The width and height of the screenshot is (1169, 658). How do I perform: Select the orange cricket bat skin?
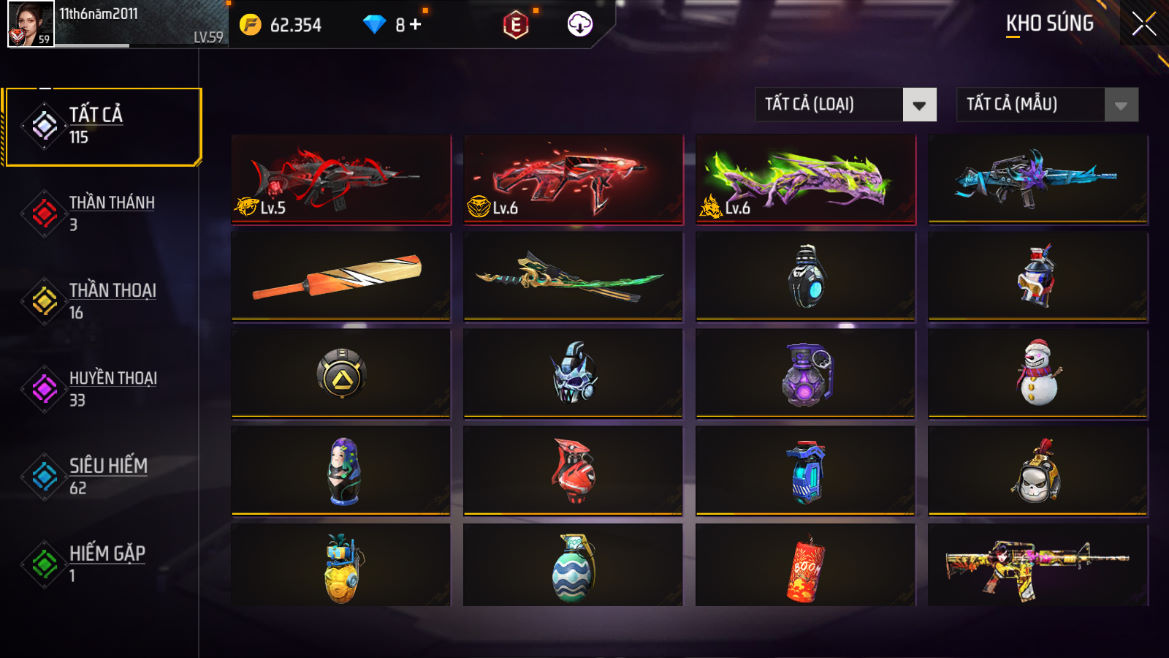click(341, 277)
